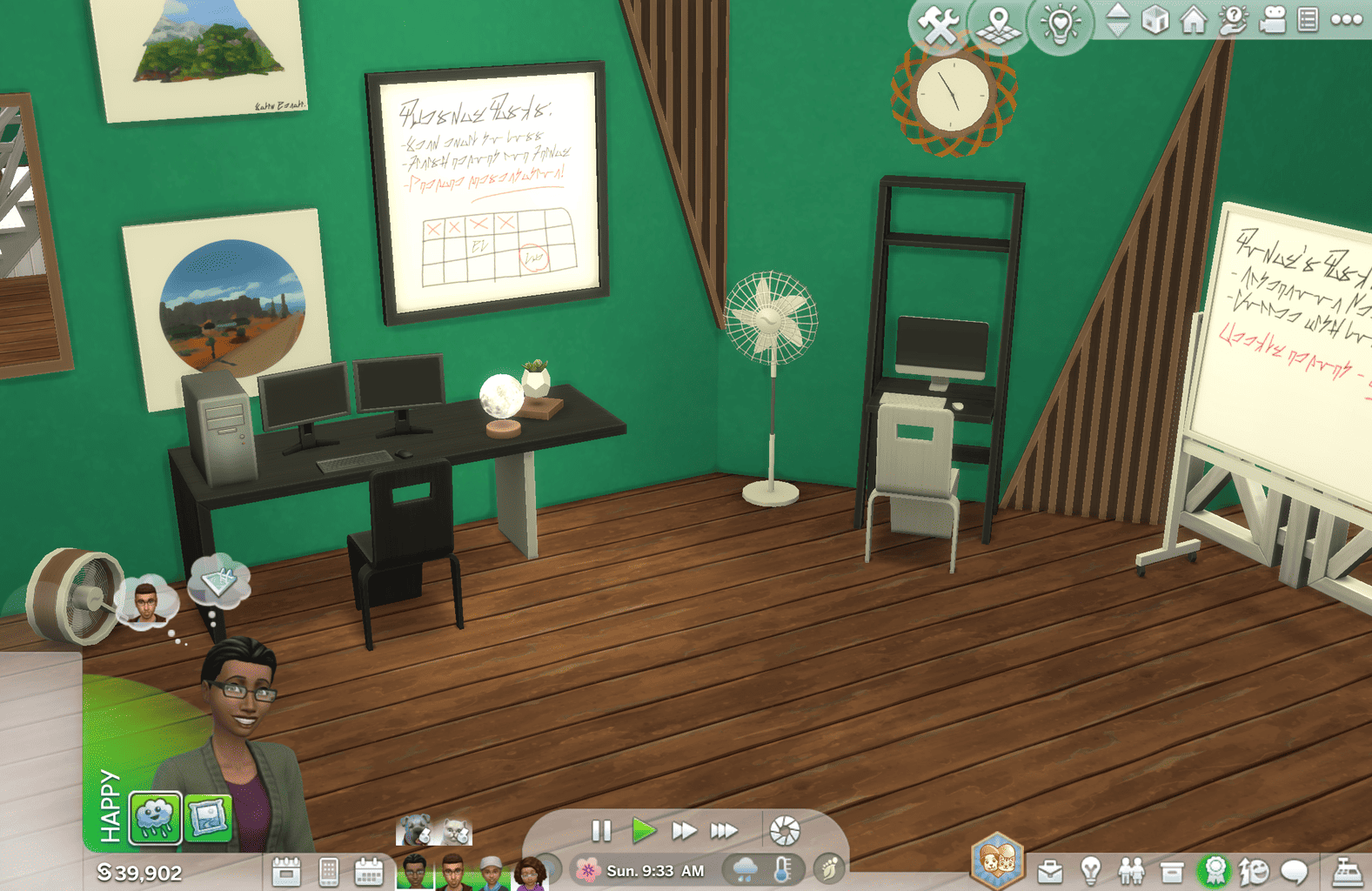Viewport: 1372px width, 891px height.
Task: Open the Relationships panel with two figures
Action: click(1130, 870)
